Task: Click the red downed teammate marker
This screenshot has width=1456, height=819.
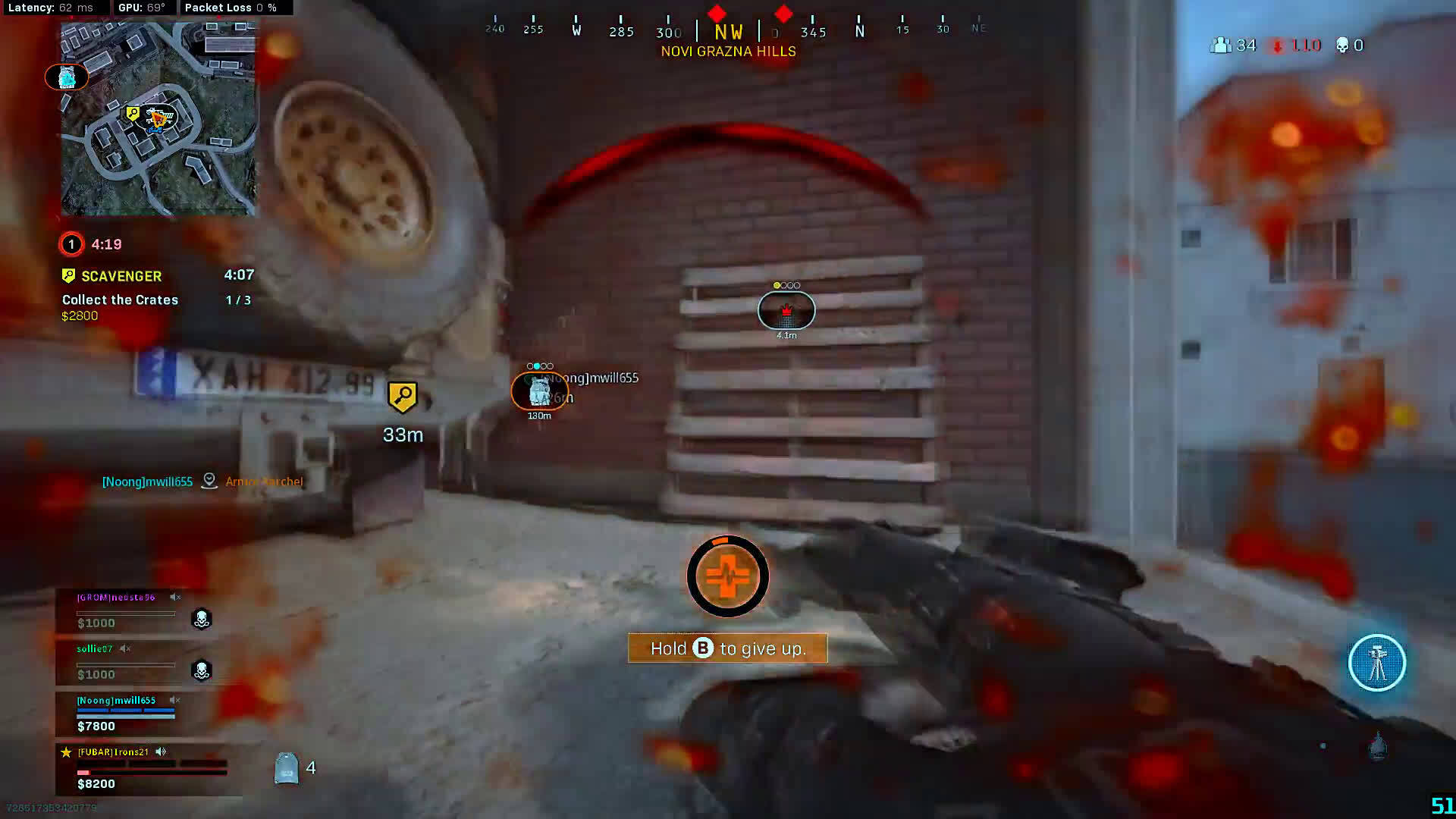Action: coord(786,311)
